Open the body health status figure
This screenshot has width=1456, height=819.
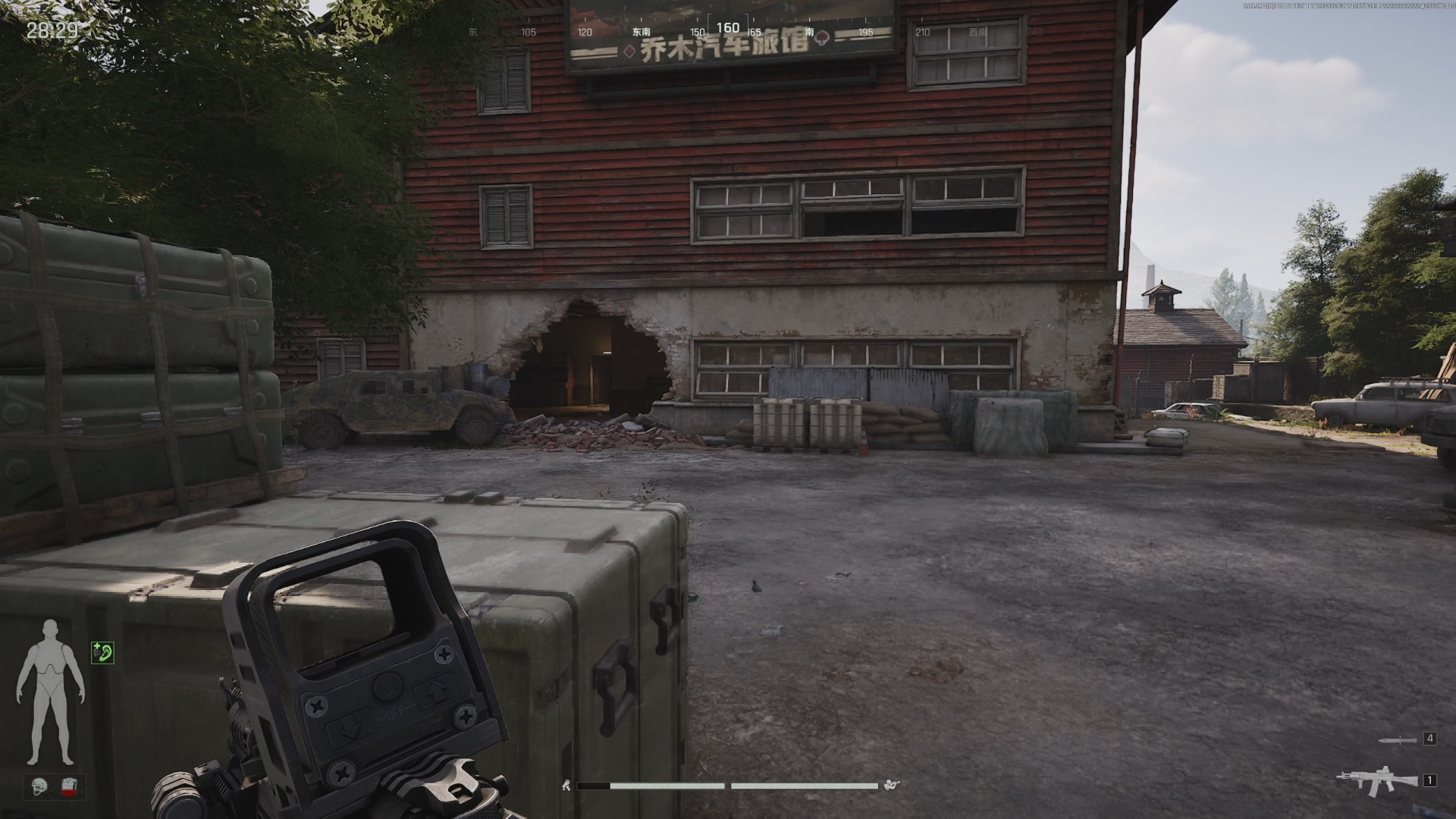pyautogui.click(x=50, y=692)
